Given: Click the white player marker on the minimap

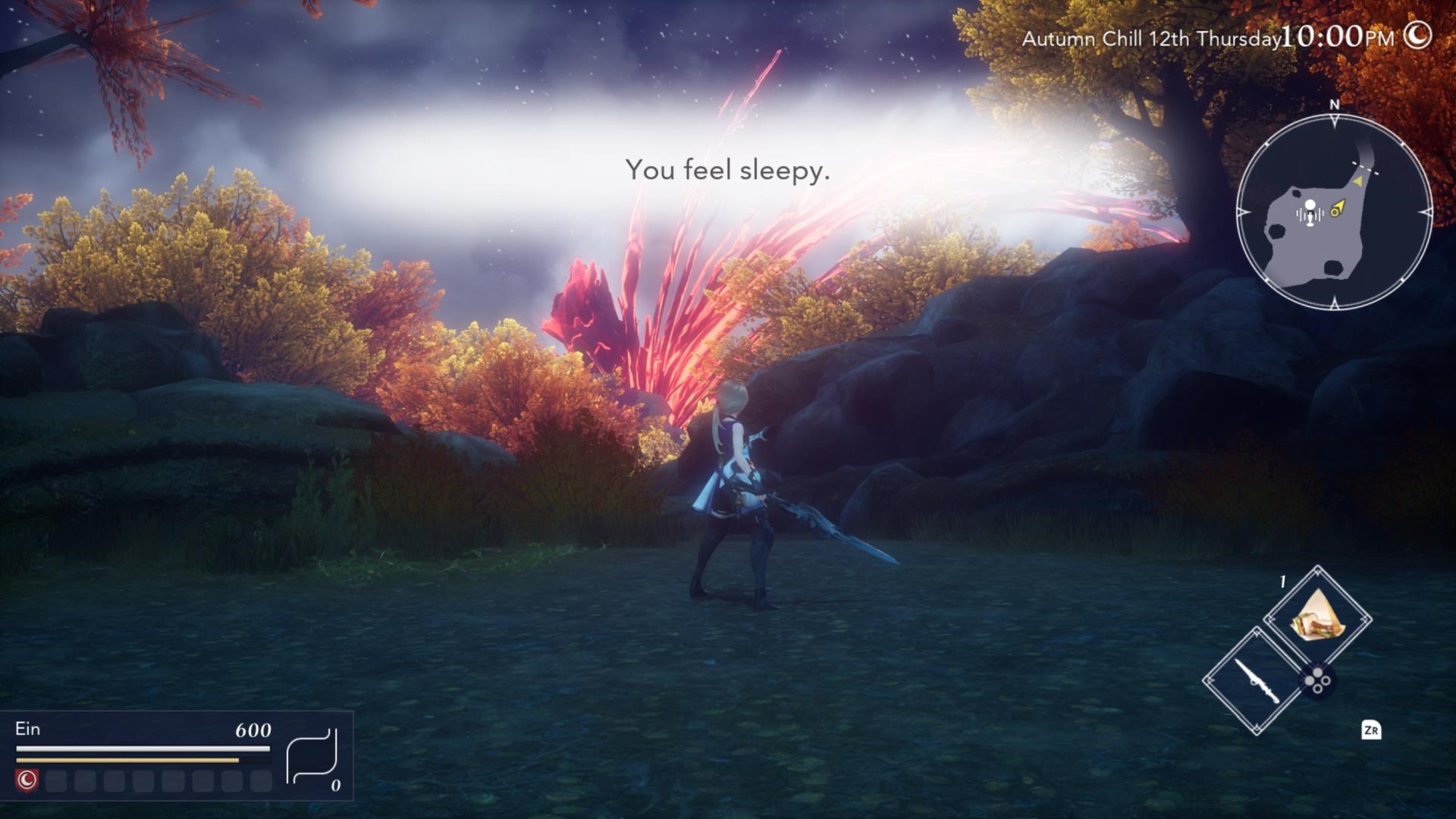Looking at the screenshot, I should point(1310,211).
